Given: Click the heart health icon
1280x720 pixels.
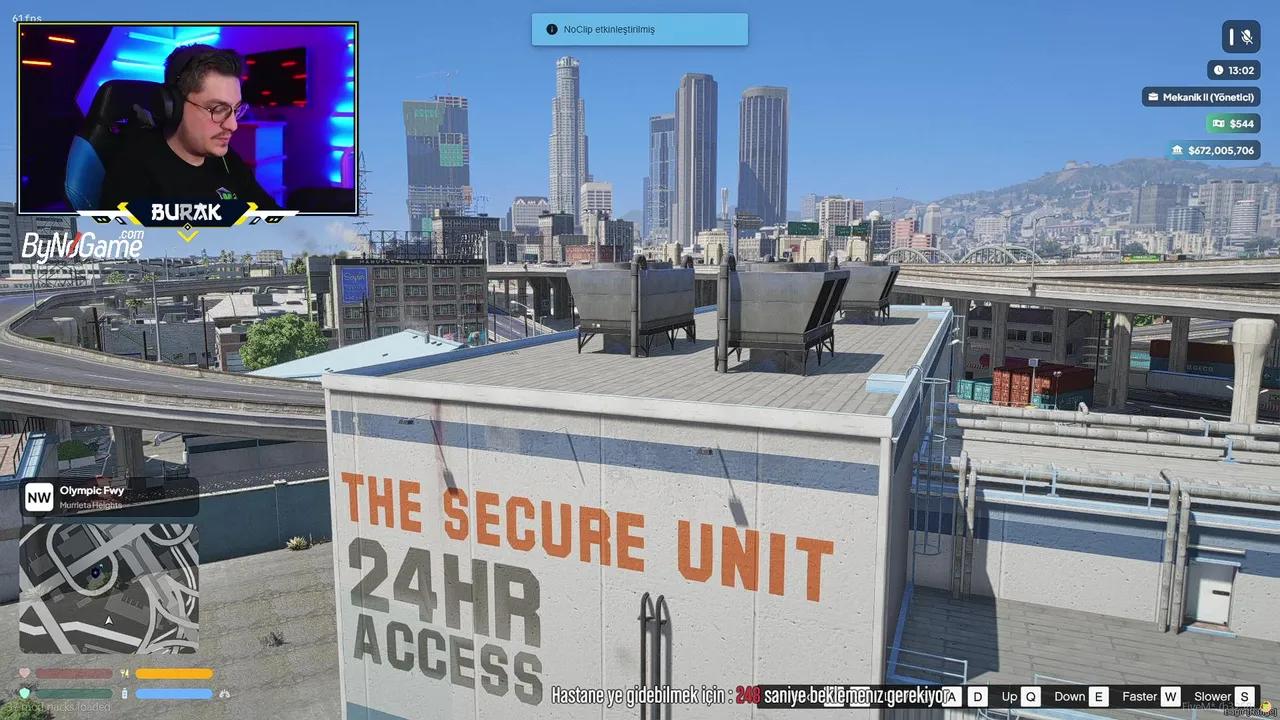Looking at the screenshot, I should 24,673.
